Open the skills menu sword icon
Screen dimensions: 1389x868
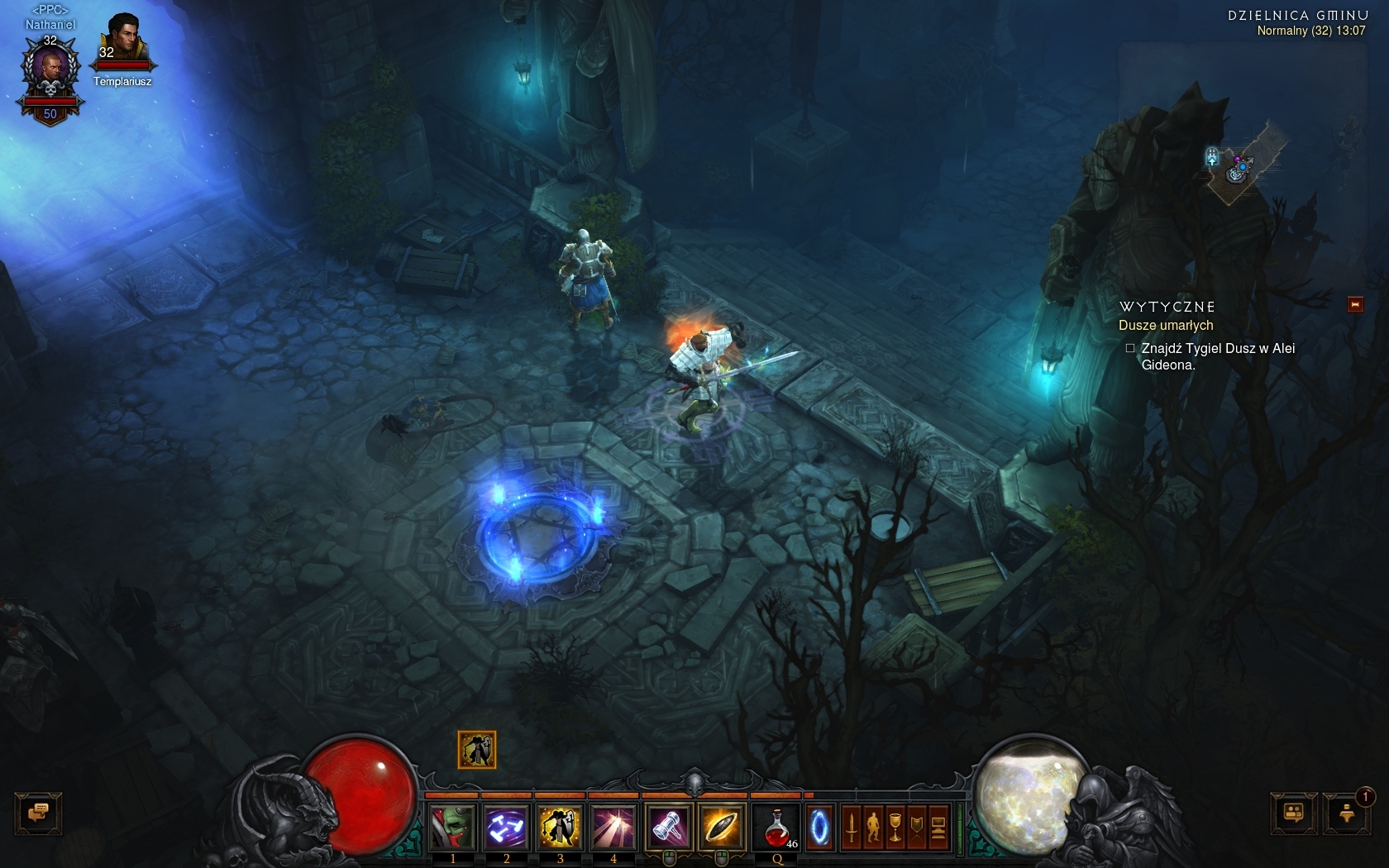[x=852, y=827]
